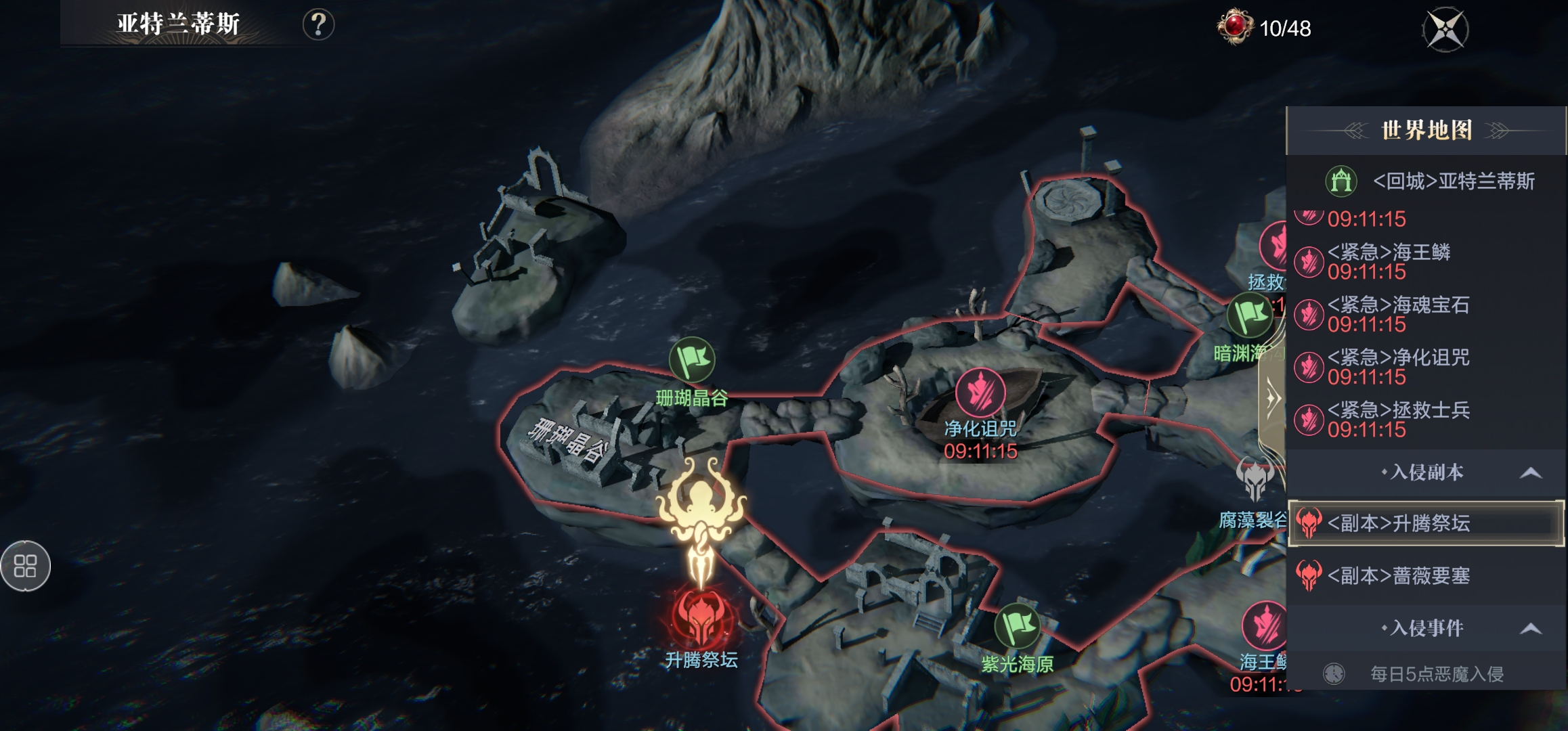Open the four-squares grid menu button
The width and height of the screenshot is (1568, 731).
(x=25, y=566)
